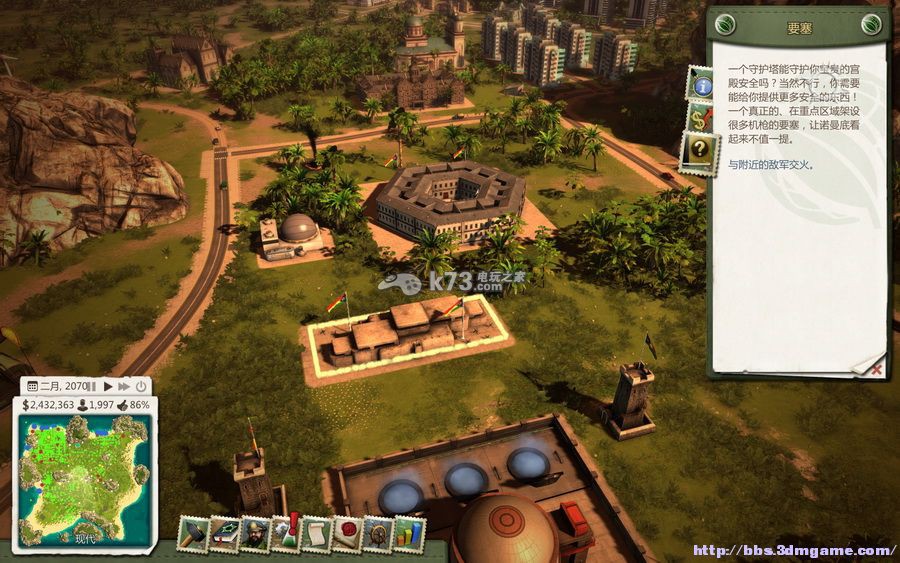Click the left green globe button on the panel header
The height and width of the screenshot is (563, 900).
727,24
